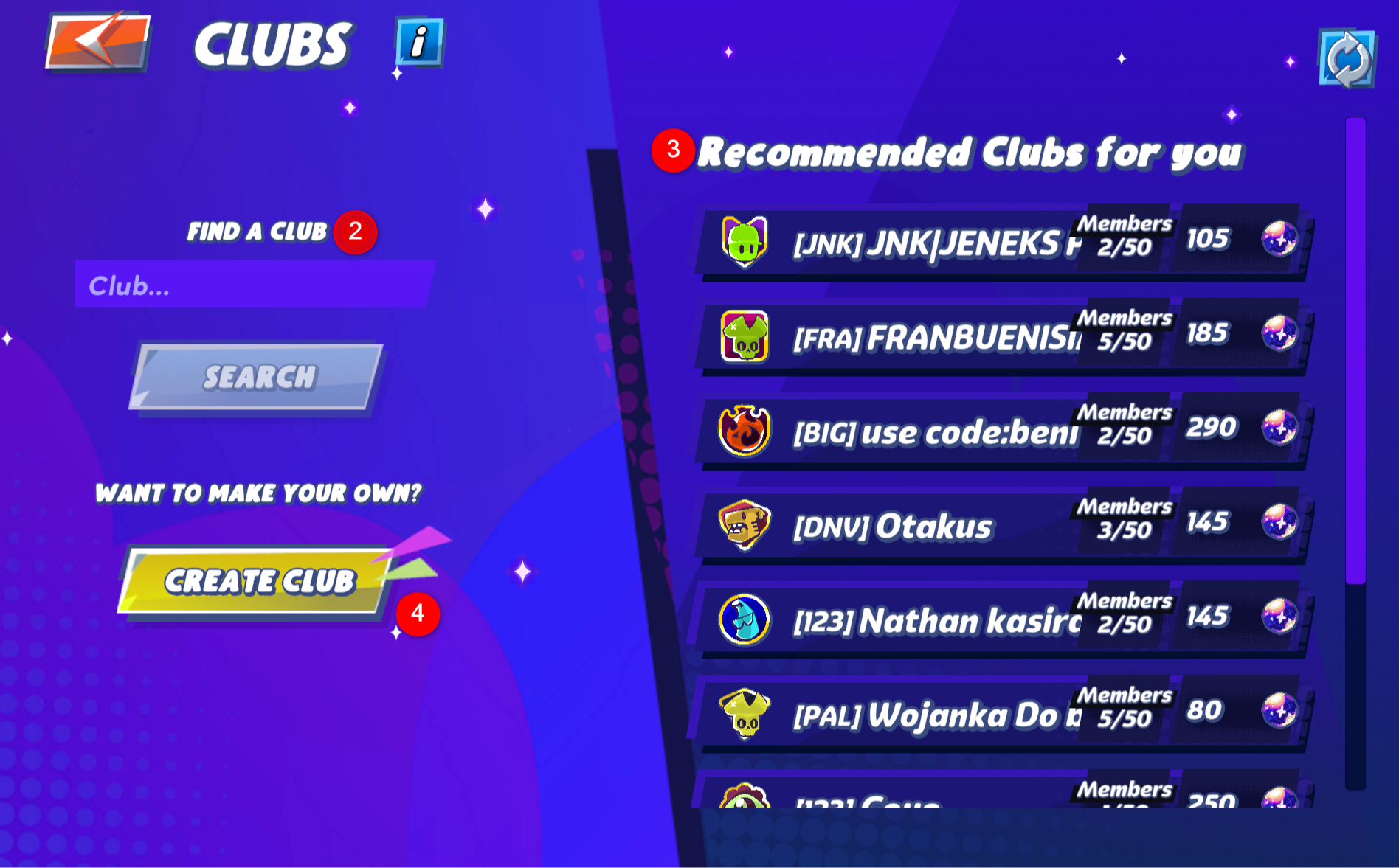Click the [123] penguin badge icon
This screenshot has width=1399, height=868.
743,619
